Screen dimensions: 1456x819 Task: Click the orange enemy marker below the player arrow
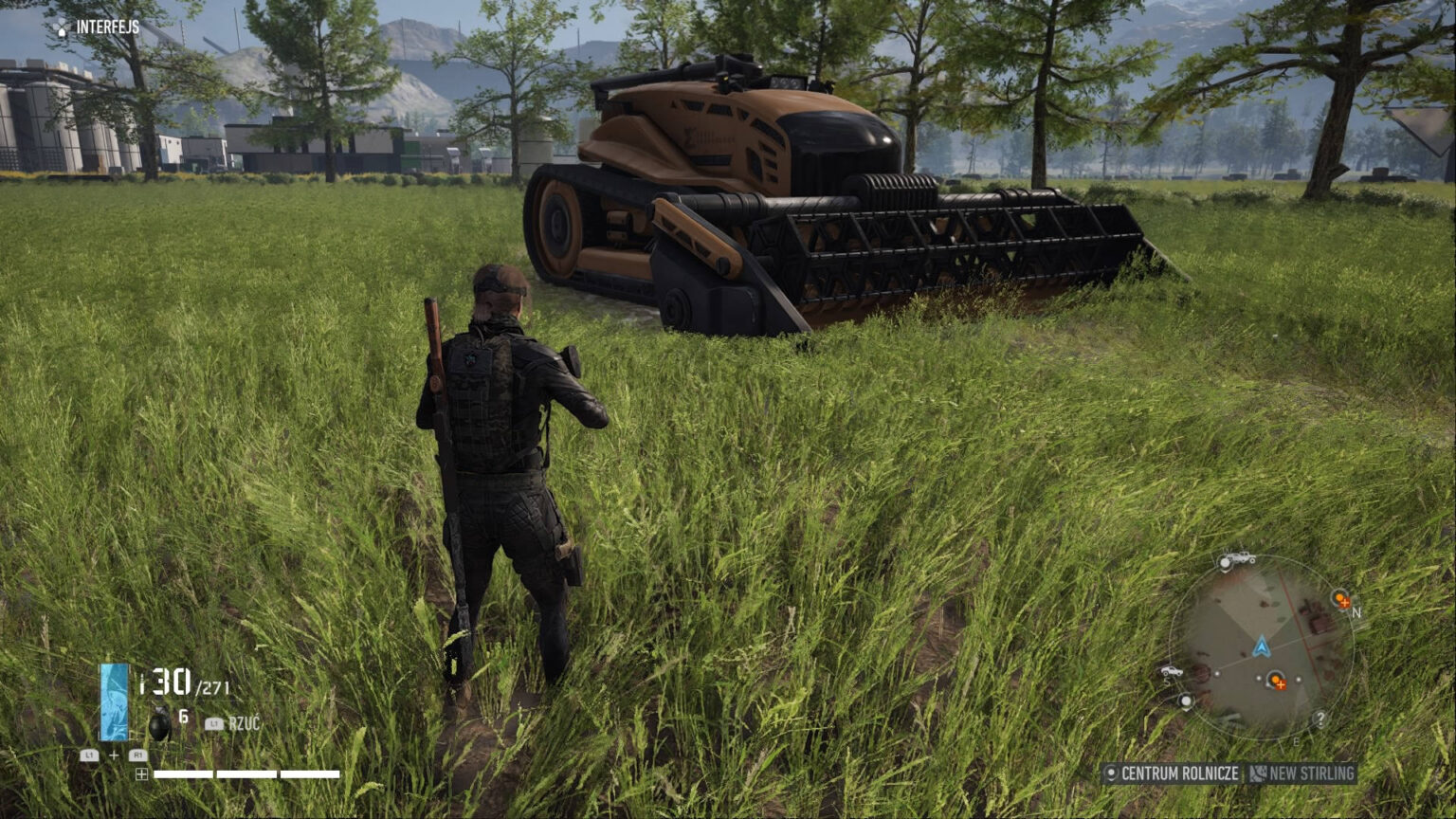pos(1276,682)
